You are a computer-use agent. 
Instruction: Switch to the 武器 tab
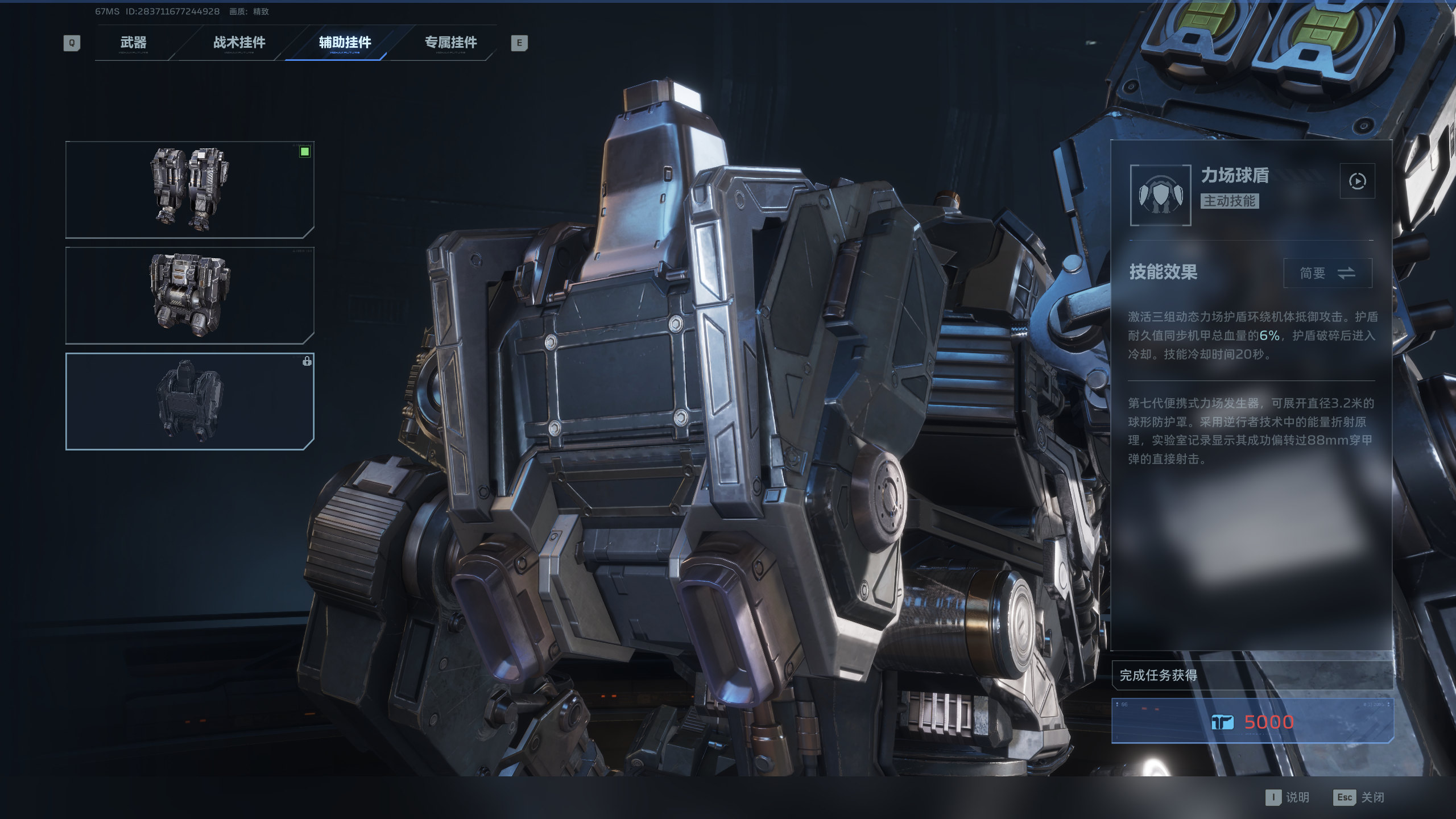click(x=133, y=43)
